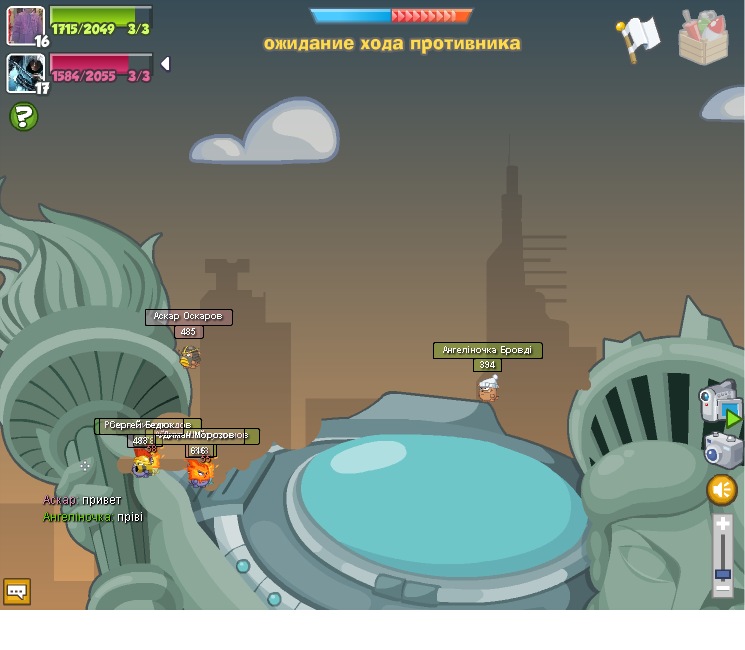Open the chat bubble button
Image resolution: width=745 pixels, height=650 pixels.
[17, 592]
